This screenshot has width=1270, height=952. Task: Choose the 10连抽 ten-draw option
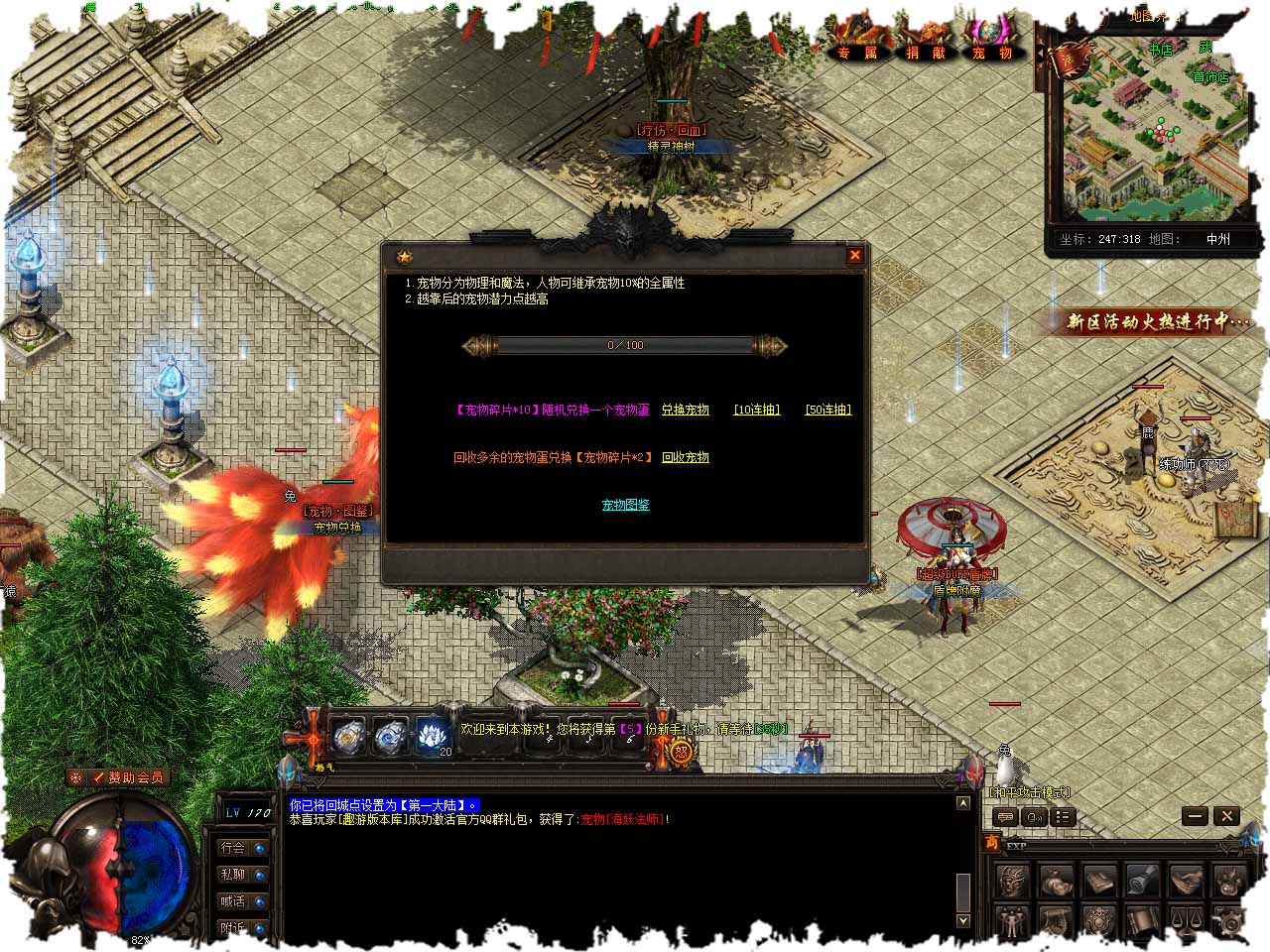pos(757,410)
